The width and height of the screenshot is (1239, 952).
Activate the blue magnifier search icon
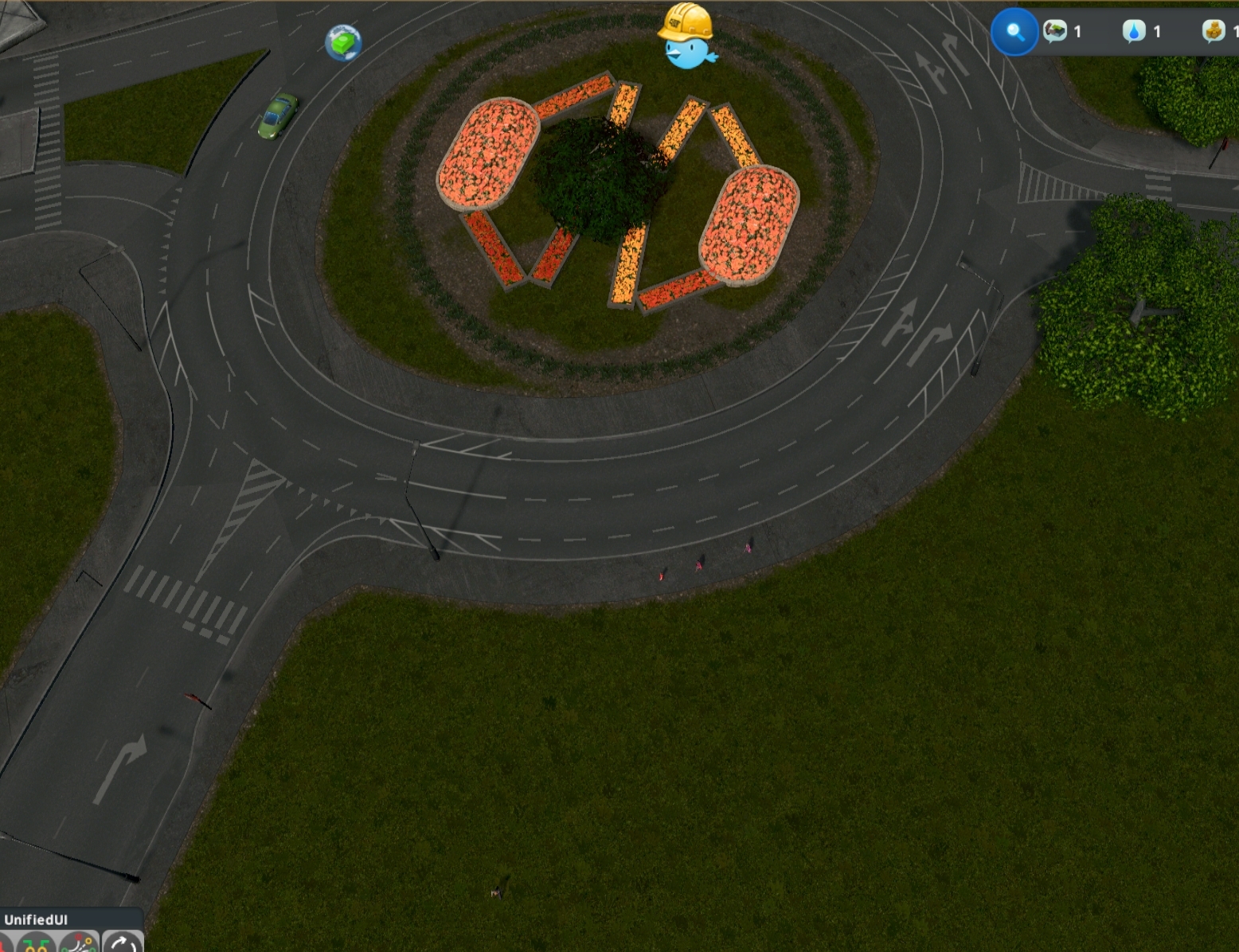tap(1014, 33)
